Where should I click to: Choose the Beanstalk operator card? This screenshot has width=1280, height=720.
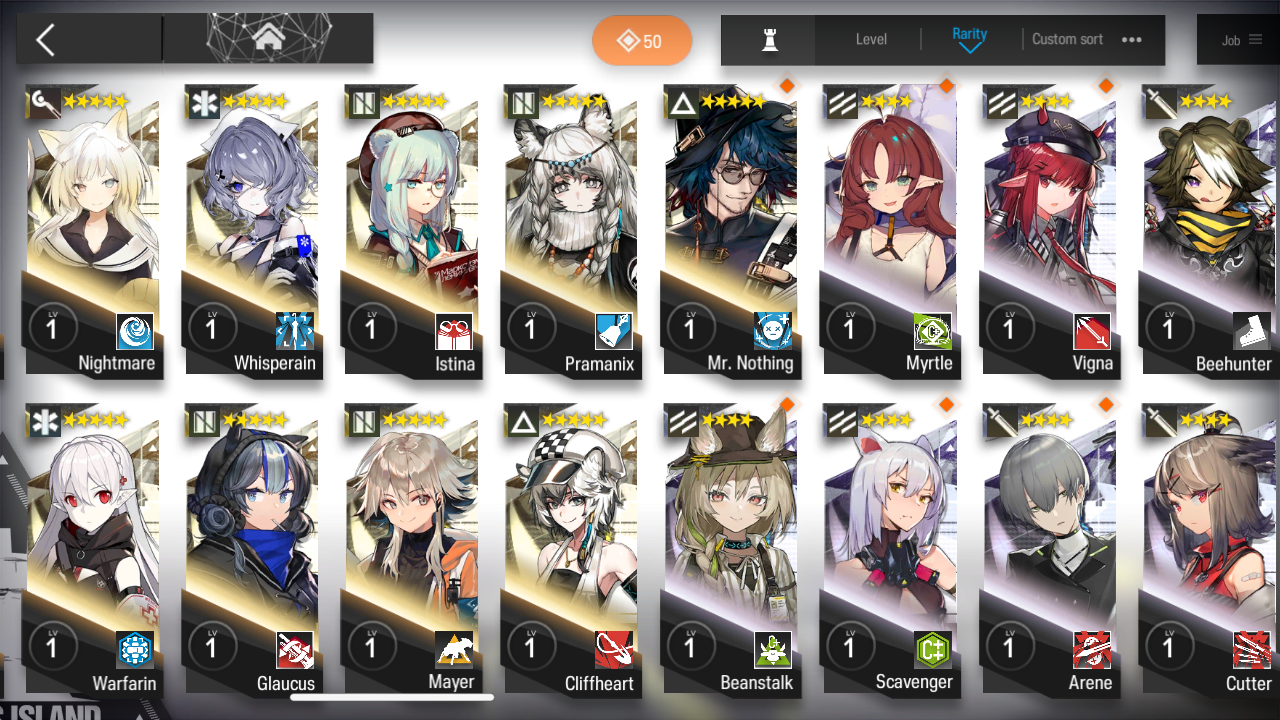(731, 550)
